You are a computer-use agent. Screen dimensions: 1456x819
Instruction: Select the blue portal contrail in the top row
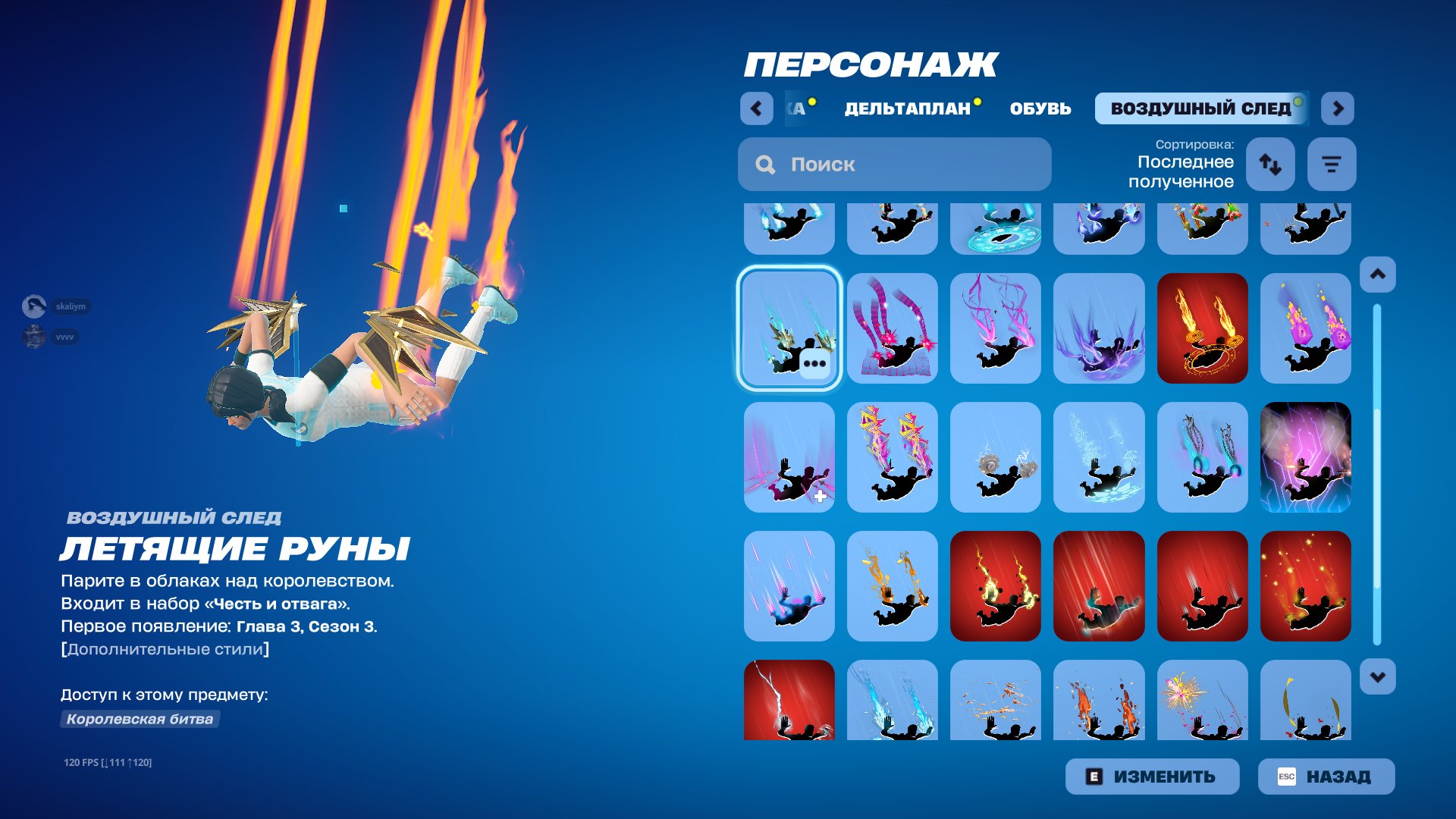click(996, 227)
